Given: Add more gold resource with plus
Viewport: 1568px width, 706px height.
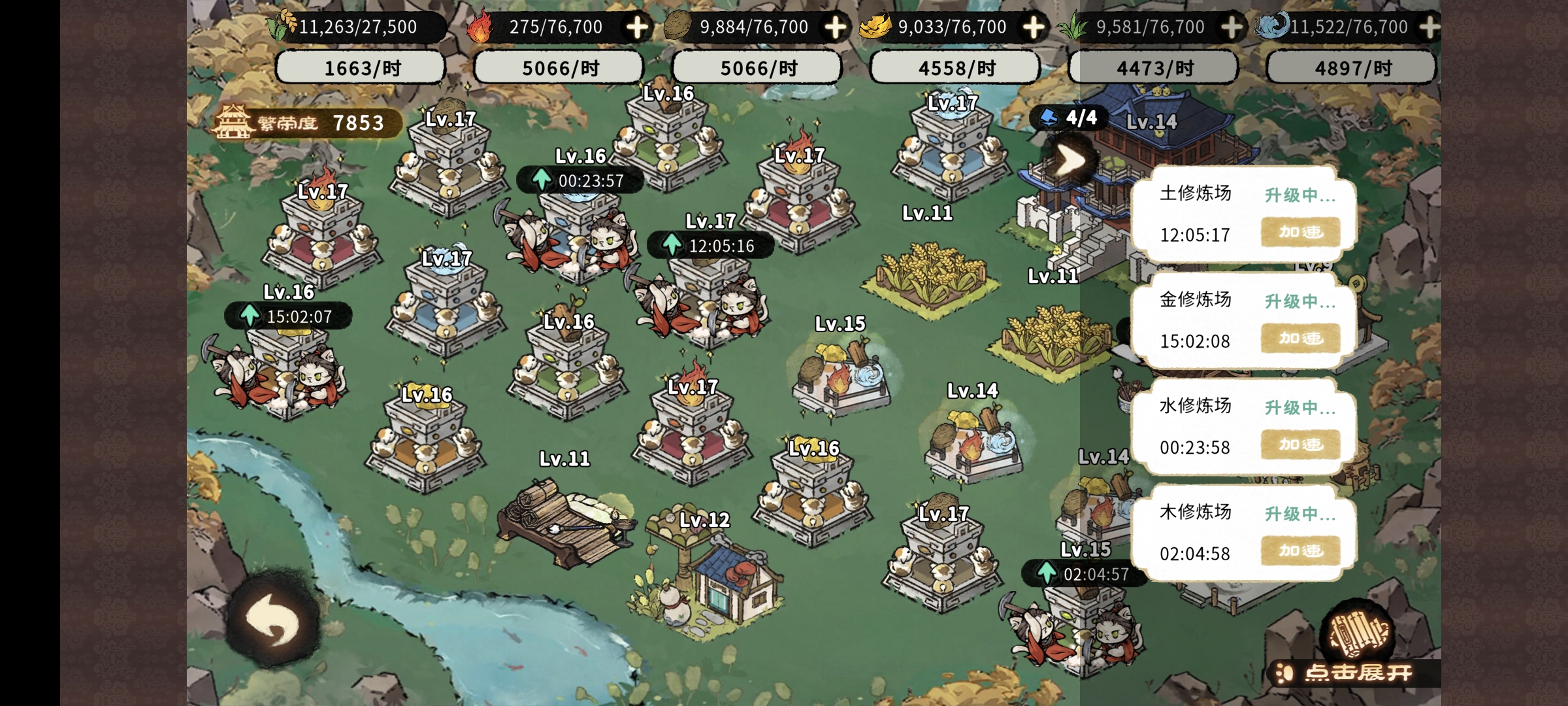Looking at the screenshot, I should tap(1034, 27).
